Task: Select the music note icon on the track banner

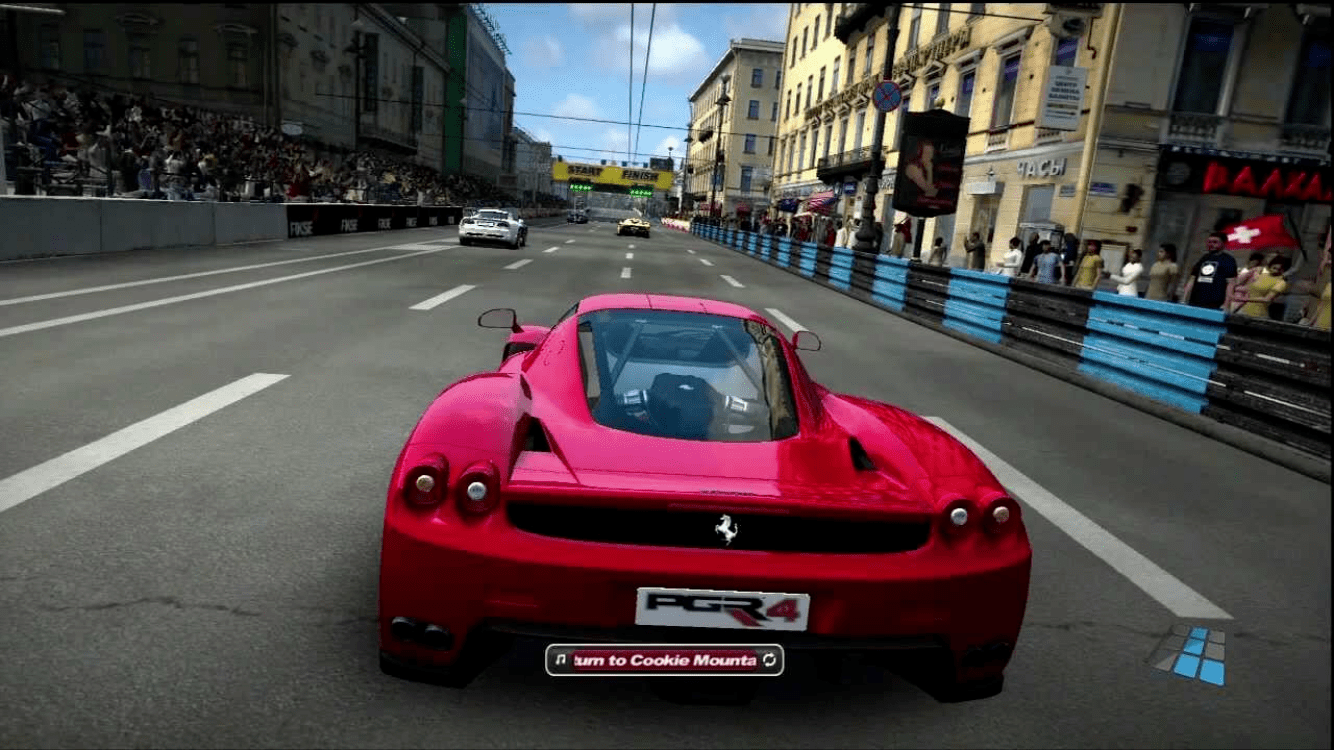Action: (x=560, y=660)
